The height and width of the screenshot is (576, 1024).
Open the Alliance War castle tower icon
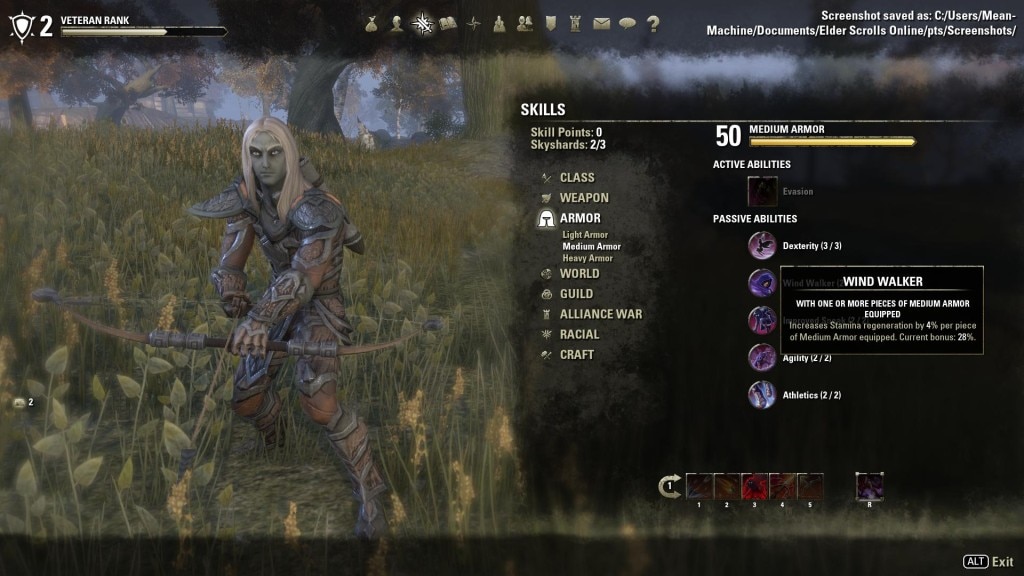pos(575,24)
